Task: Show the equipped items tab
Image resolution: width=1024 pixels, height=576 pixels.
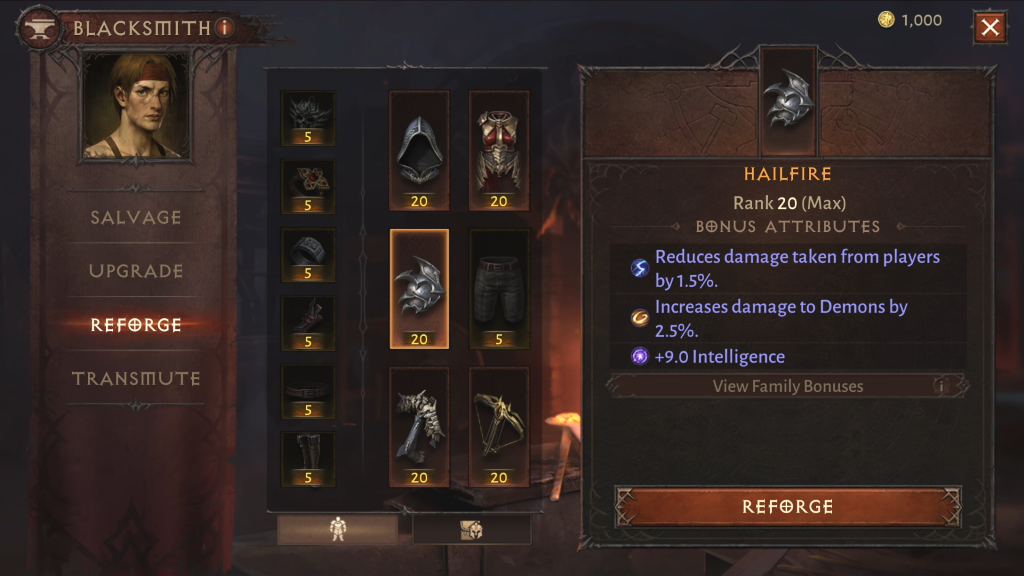Action: pyautogui.click(x=337, y=530)
